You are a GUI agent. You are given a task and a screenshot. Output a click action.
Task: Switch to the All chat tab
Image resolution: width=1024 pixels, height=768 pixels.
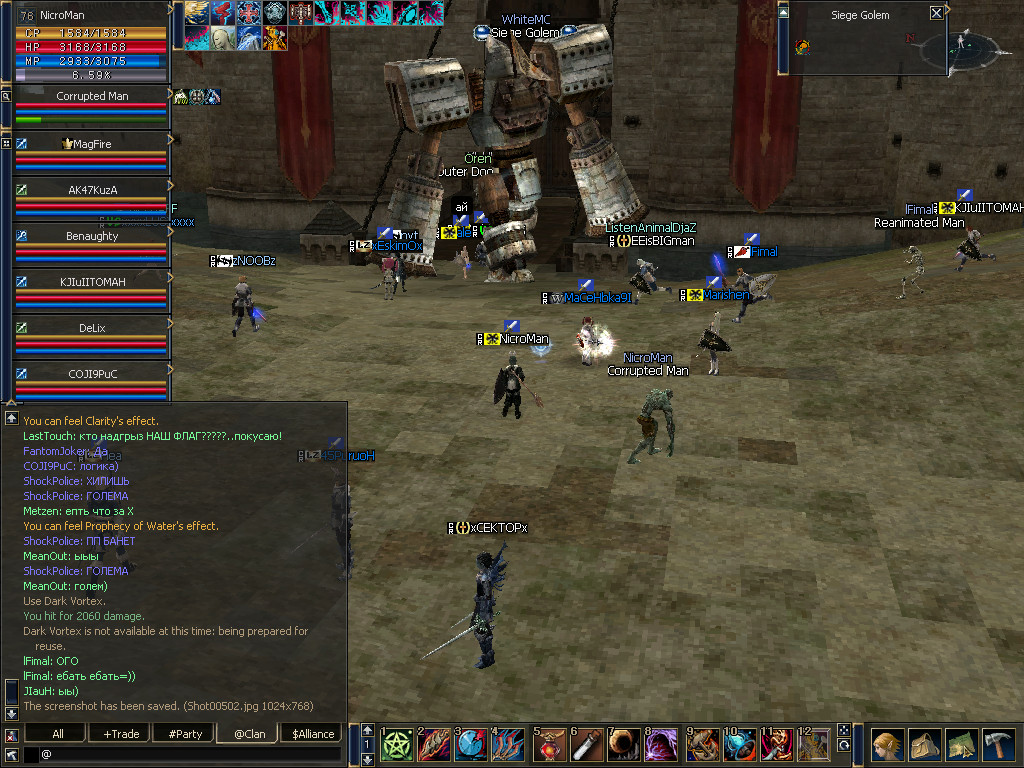tap(58, 733)
